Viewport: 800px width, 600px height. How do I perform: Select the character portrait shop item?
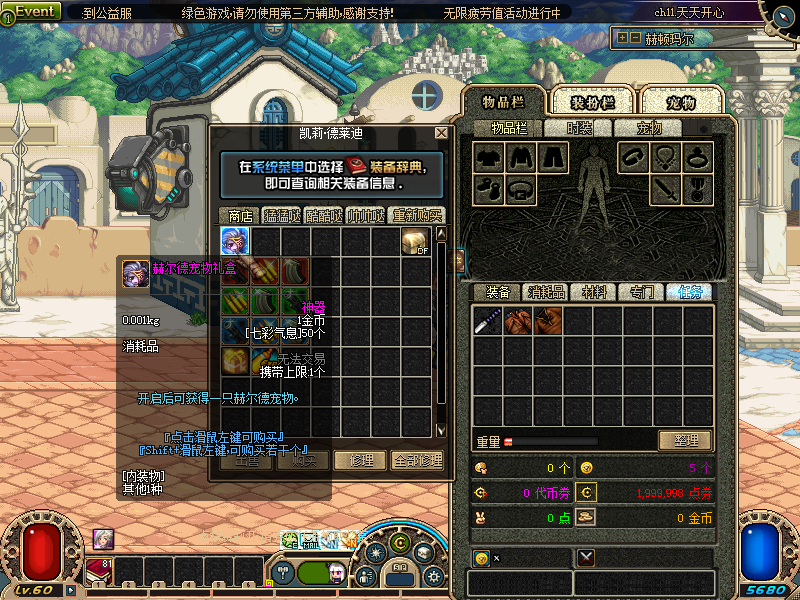point(235,241)
